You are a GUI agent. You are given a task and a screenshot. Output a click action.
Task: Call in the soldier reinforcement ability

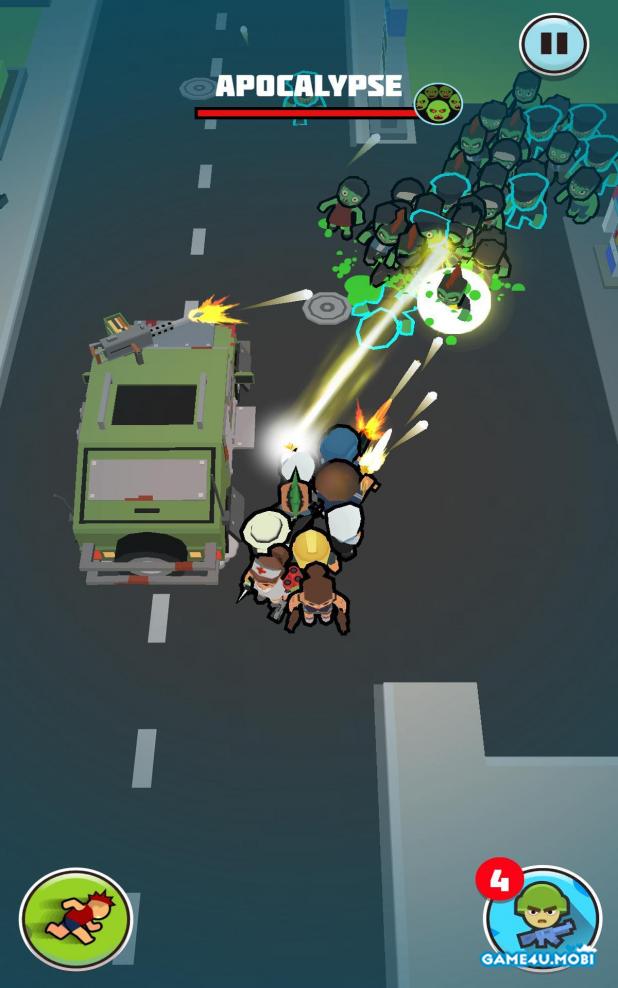pyautogui.click(x=541, y=919)
